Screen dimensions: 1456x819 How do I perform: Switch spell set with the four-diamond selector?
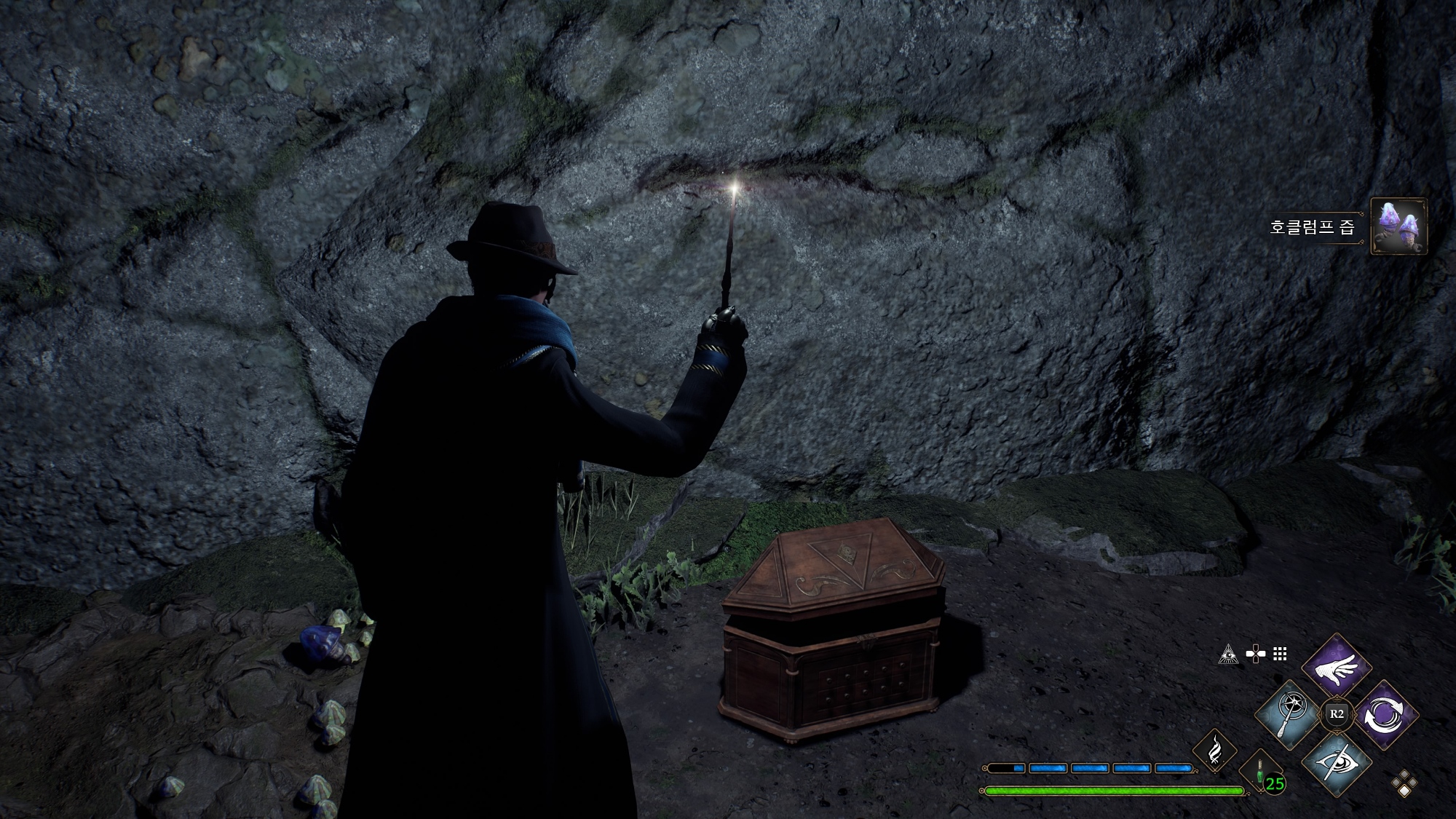pos(1404,783)
